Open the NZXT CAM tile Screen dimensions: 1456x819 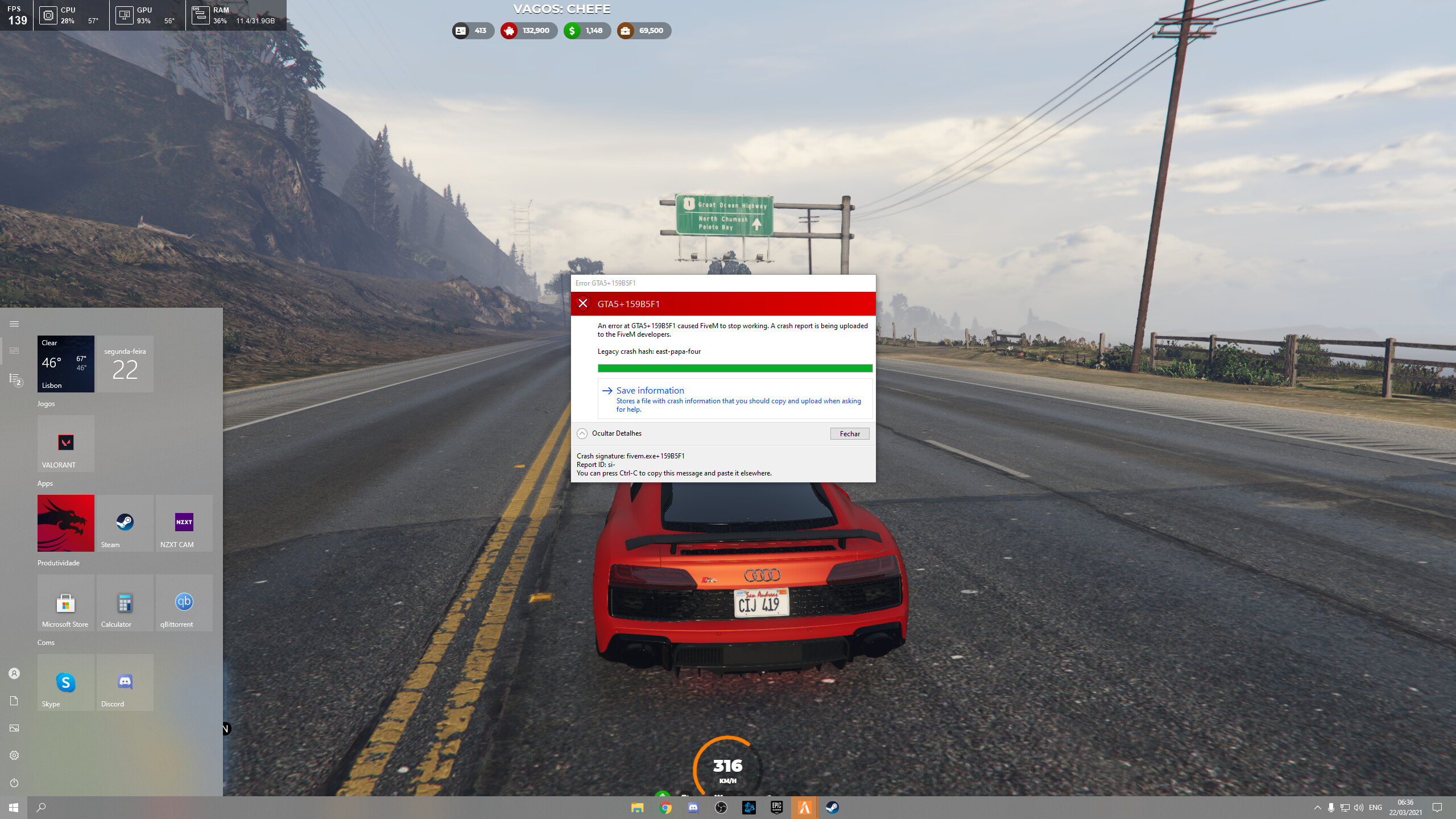pos(184,523)
